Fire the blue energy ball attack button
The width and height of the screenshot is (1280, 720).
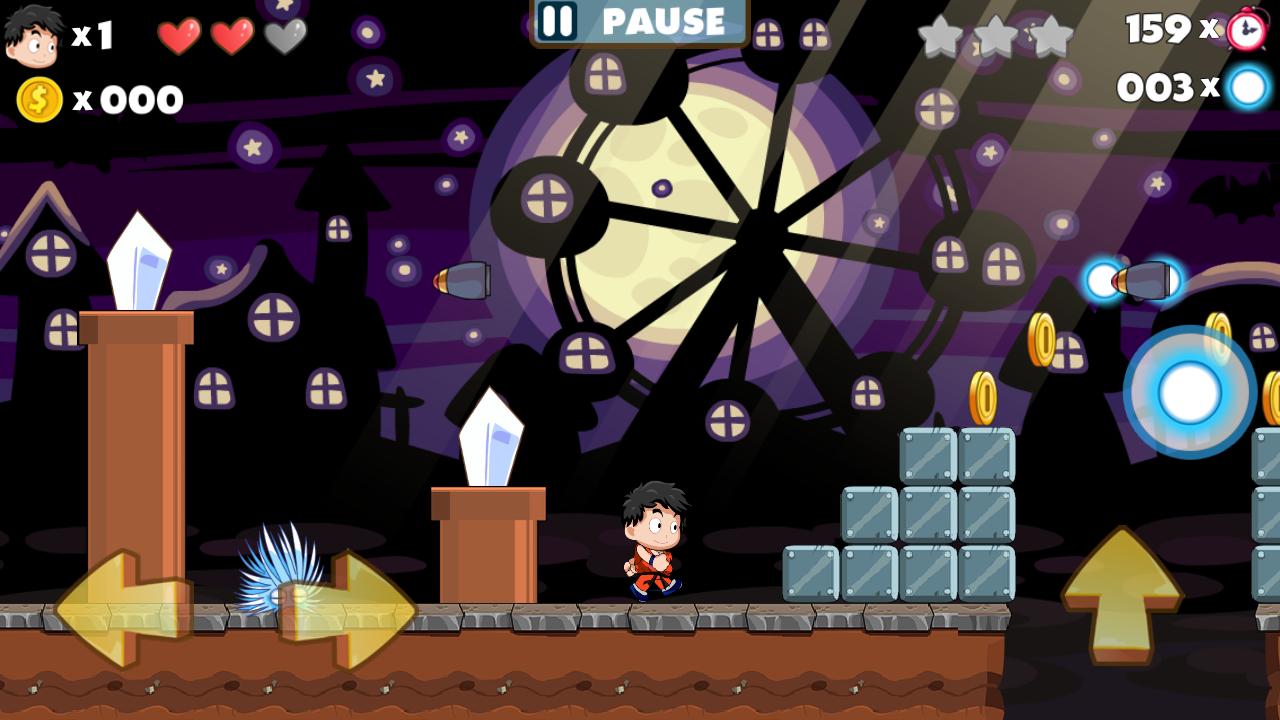1189,393
